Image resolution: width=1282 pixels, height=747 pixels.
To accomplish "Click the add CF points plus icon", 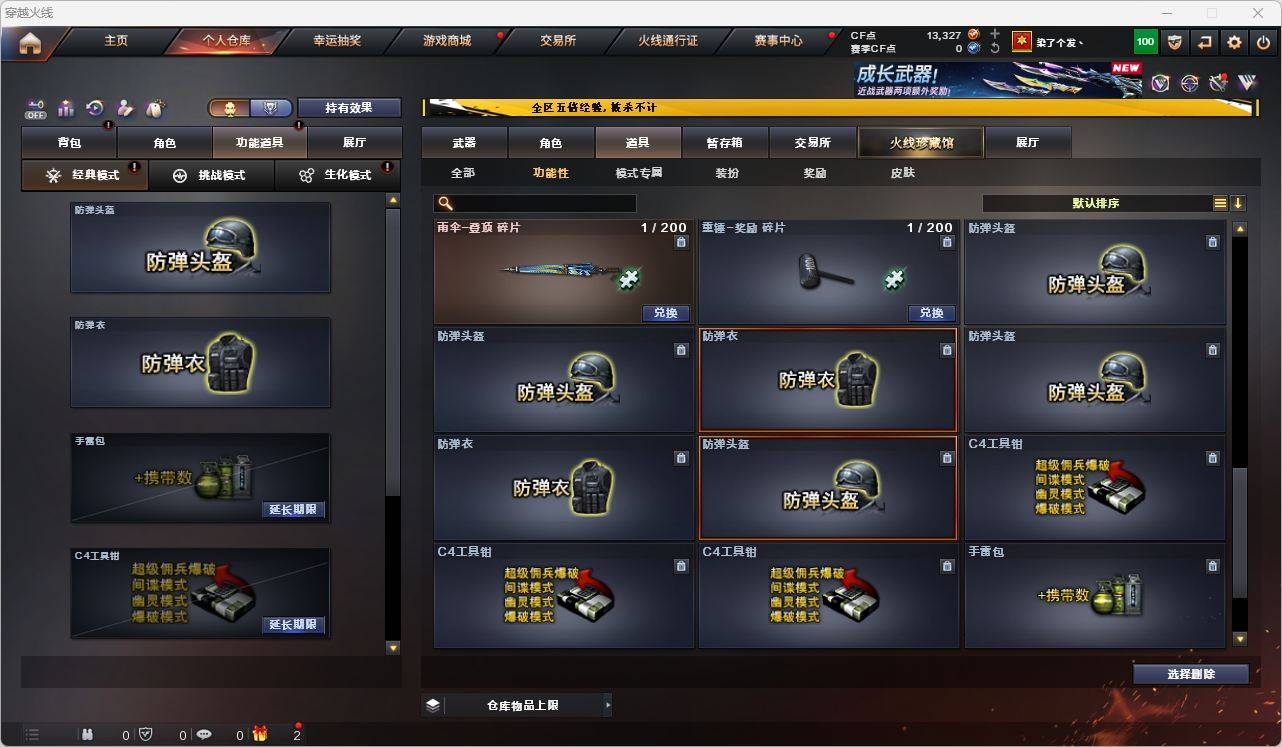I will pos(995,33).
